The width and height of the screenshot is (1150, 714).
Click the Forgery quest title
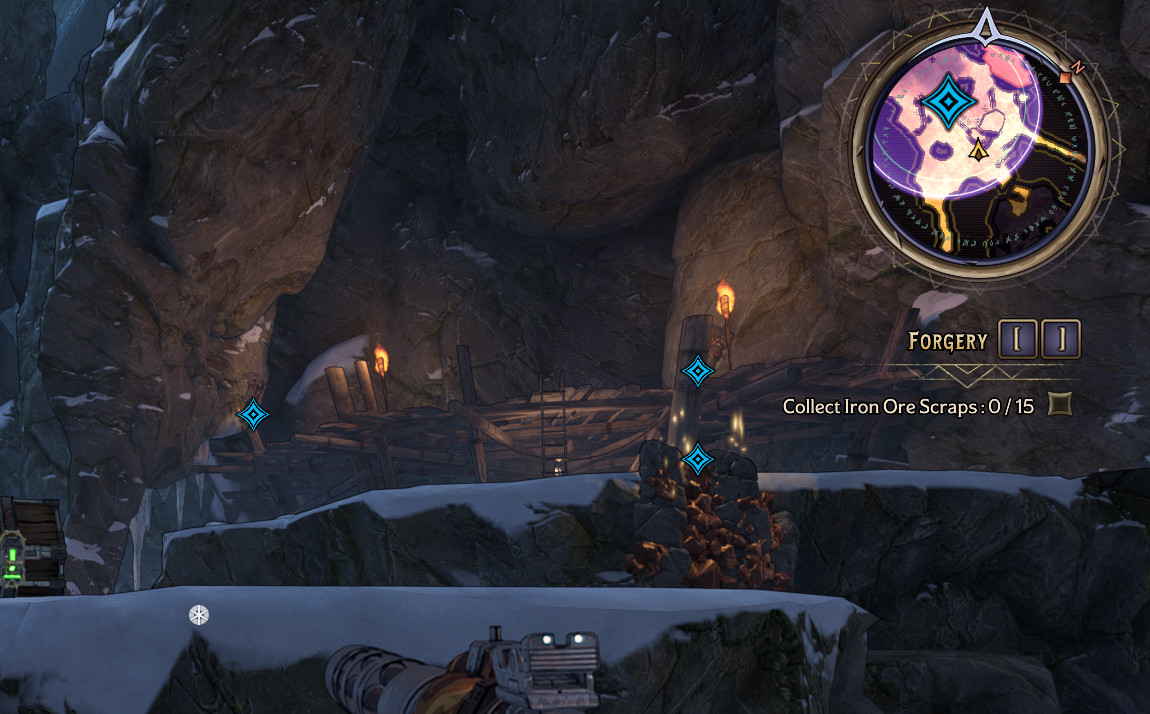(947, 341)
